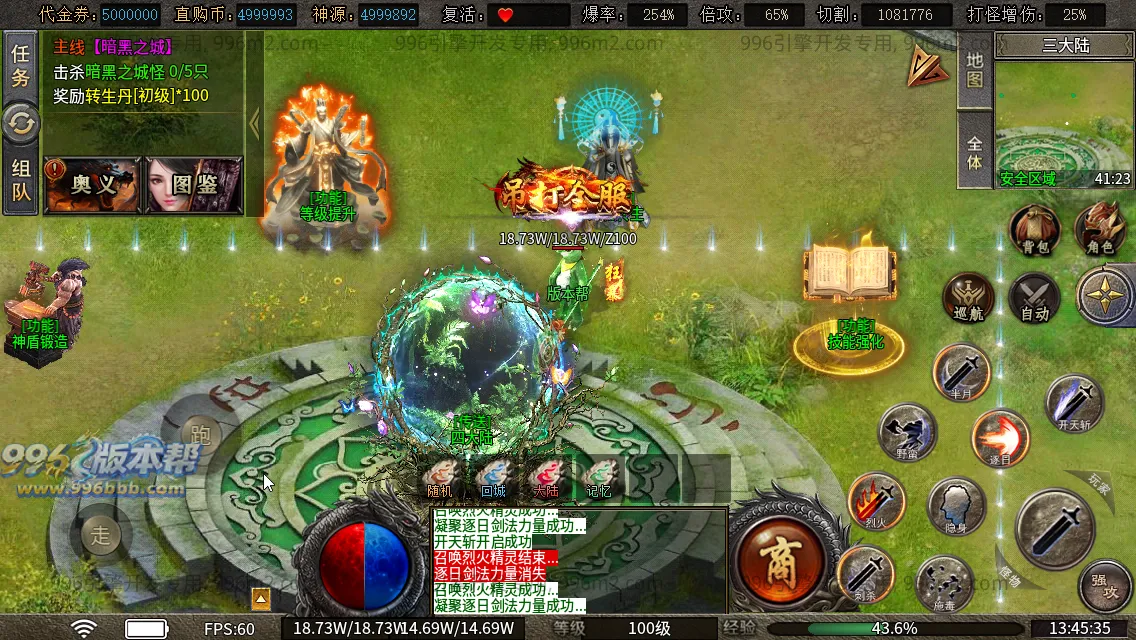Open the 角色 character sheet
The image size is (1136, 640).
(x=1100, y=230)
